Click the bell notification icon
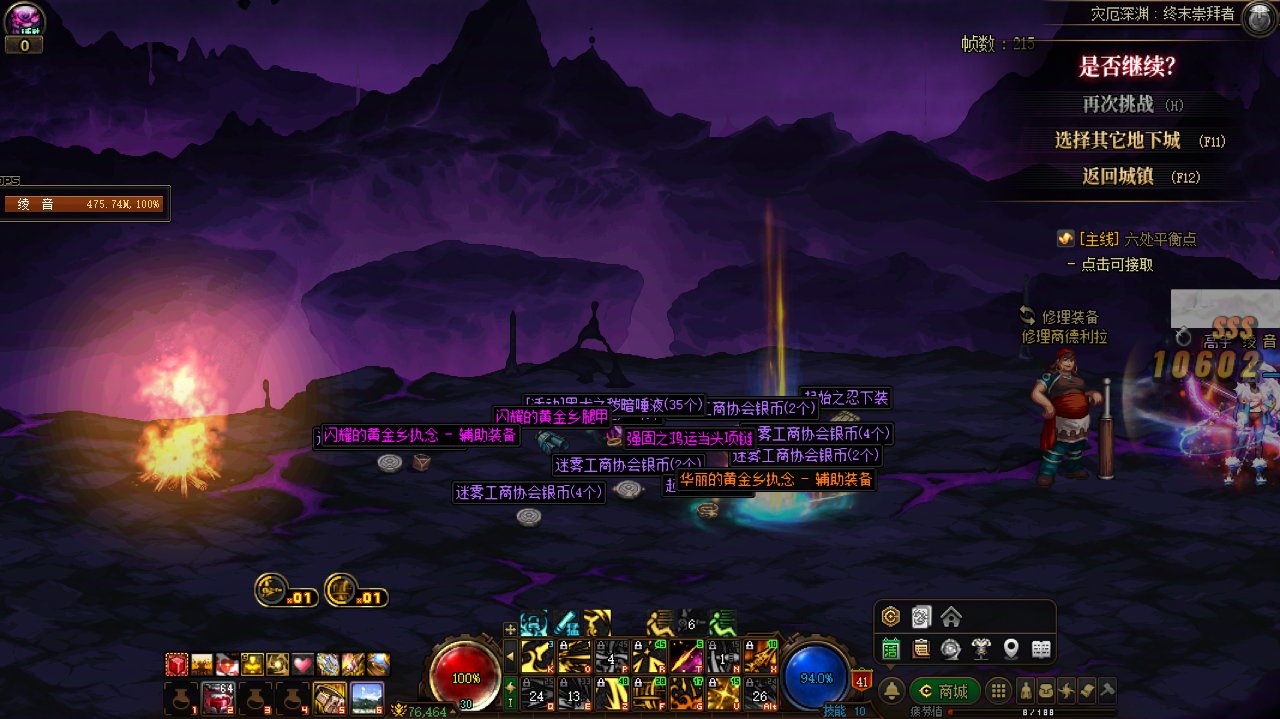The height and width of the screenshot is (719, 1280). pyautogui.click(x=891, y=691)
